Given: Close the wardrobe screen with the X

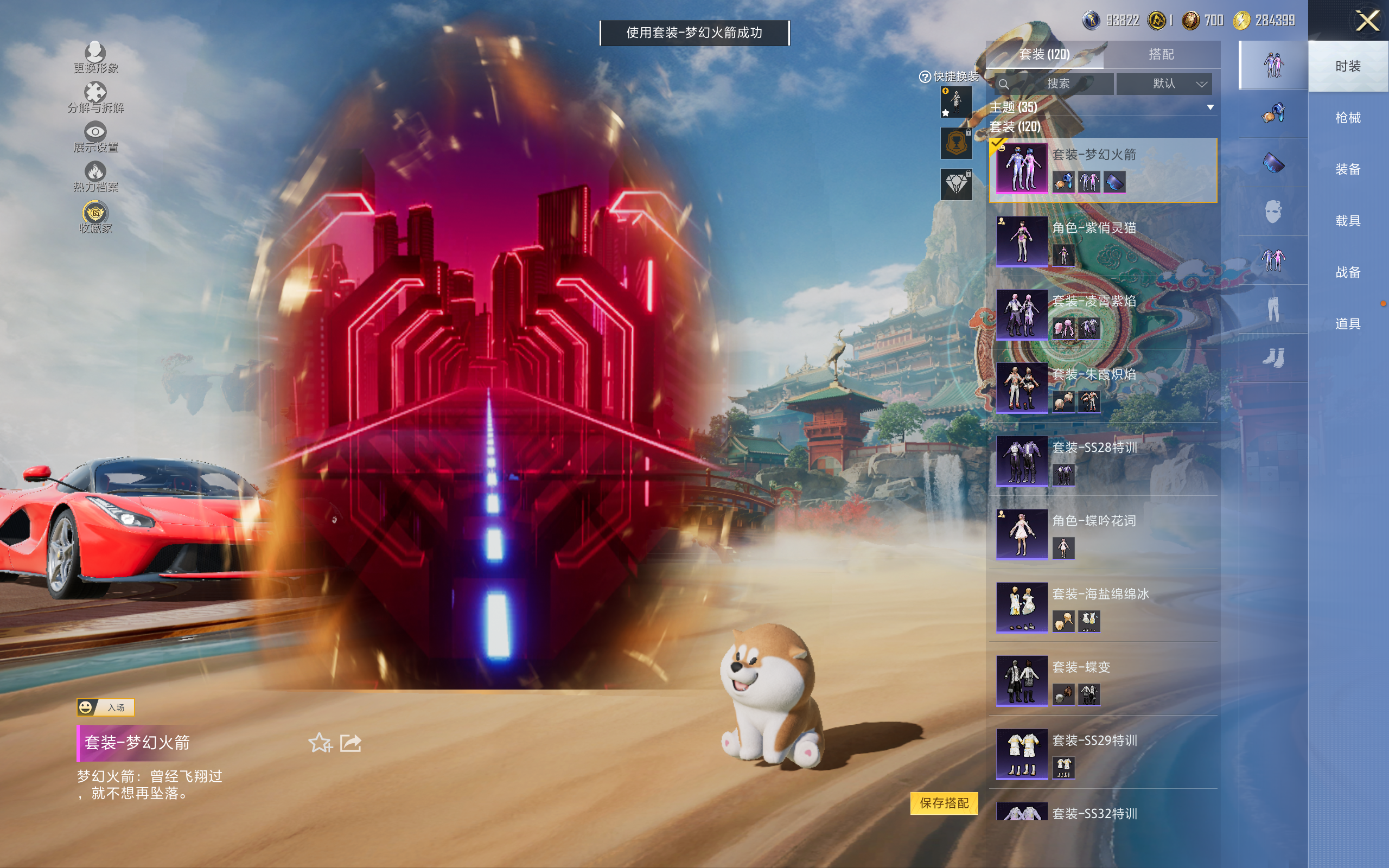Looking at the screenshot, I should pos(1367,21).
